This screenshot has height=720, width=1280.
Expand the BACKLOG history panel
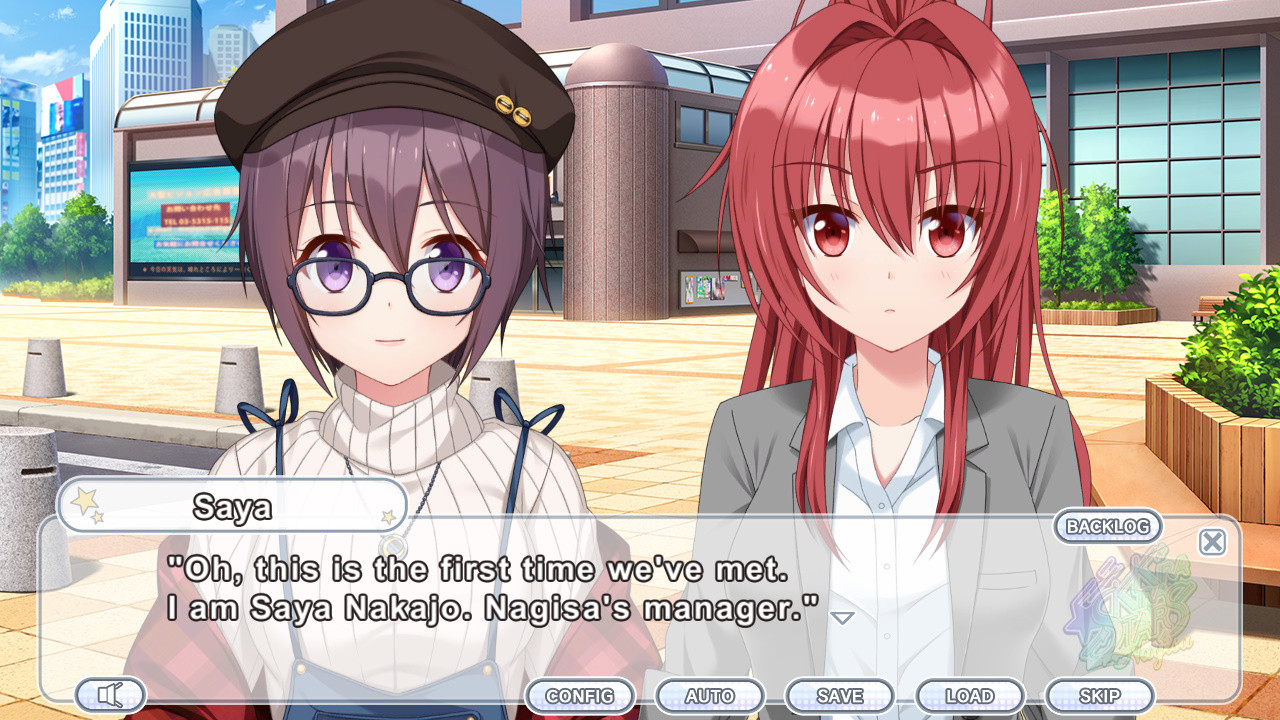click(1106, 527)
